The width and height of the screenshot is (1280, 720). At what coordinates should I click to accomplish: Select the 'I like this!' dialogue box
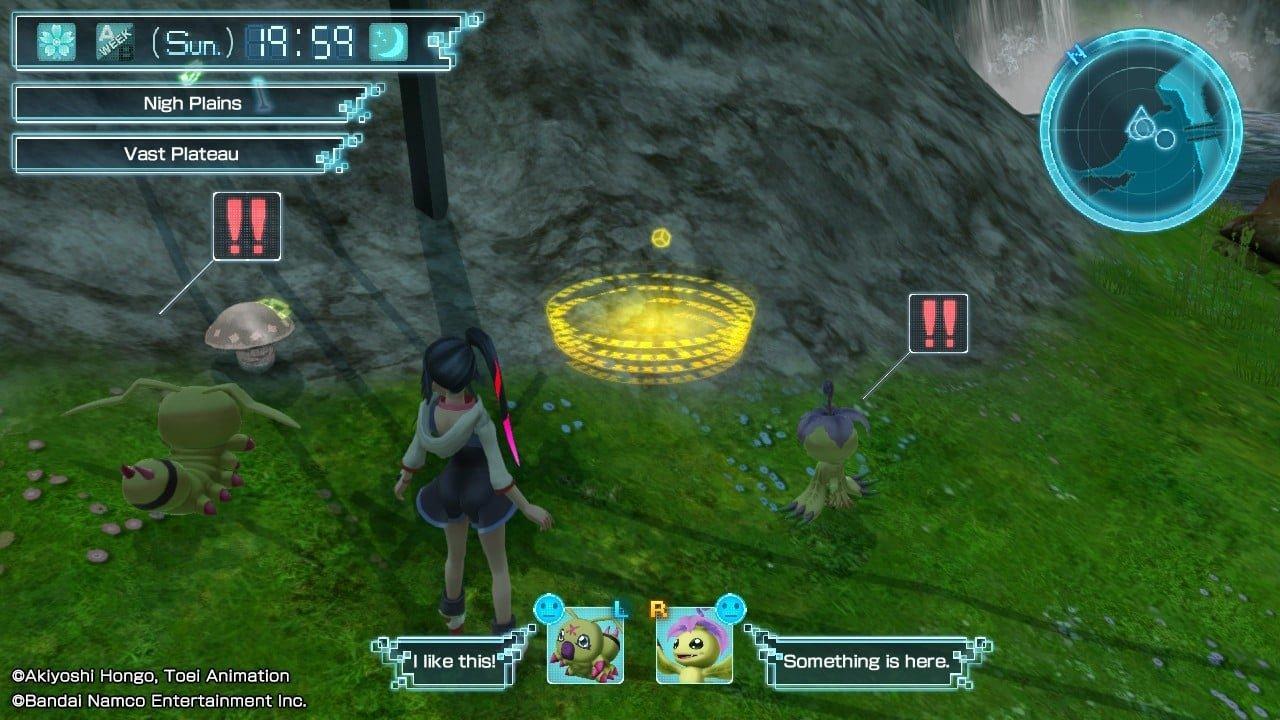coord(452,659)
